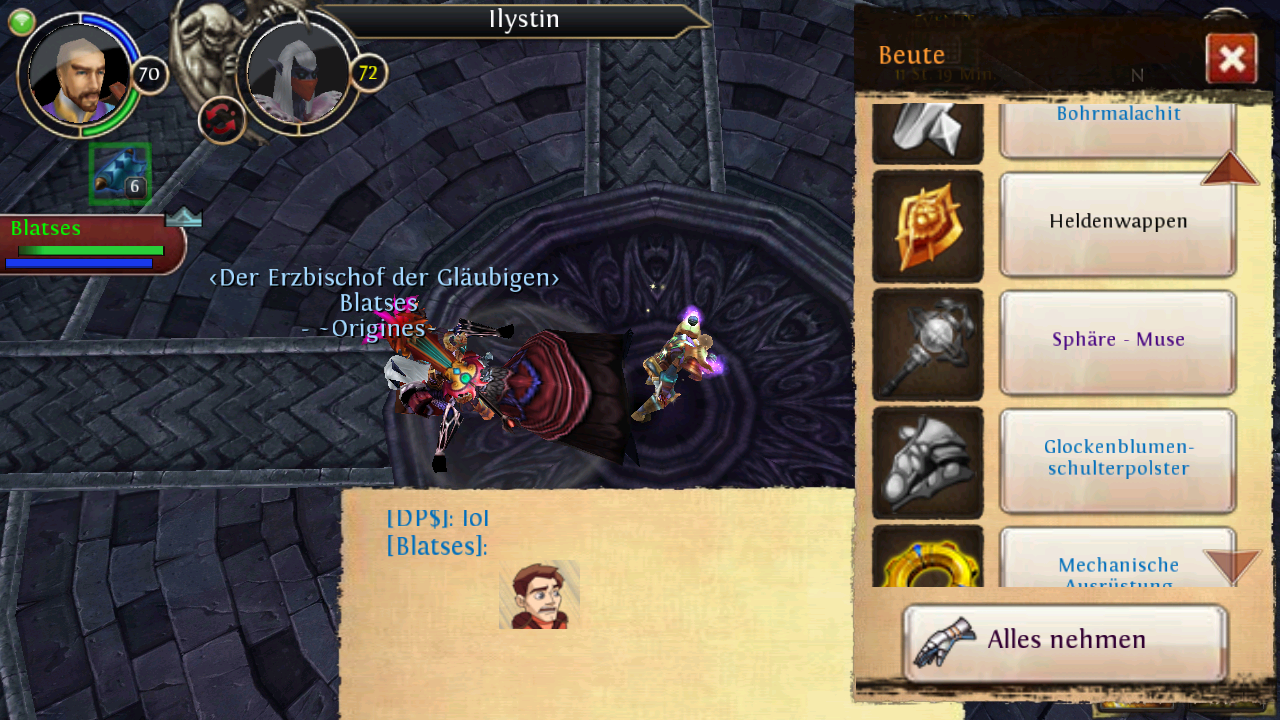This screenshot has width=1280, height=720.
Task: Click the red swap icon by target
Action: tap(222, 120)
